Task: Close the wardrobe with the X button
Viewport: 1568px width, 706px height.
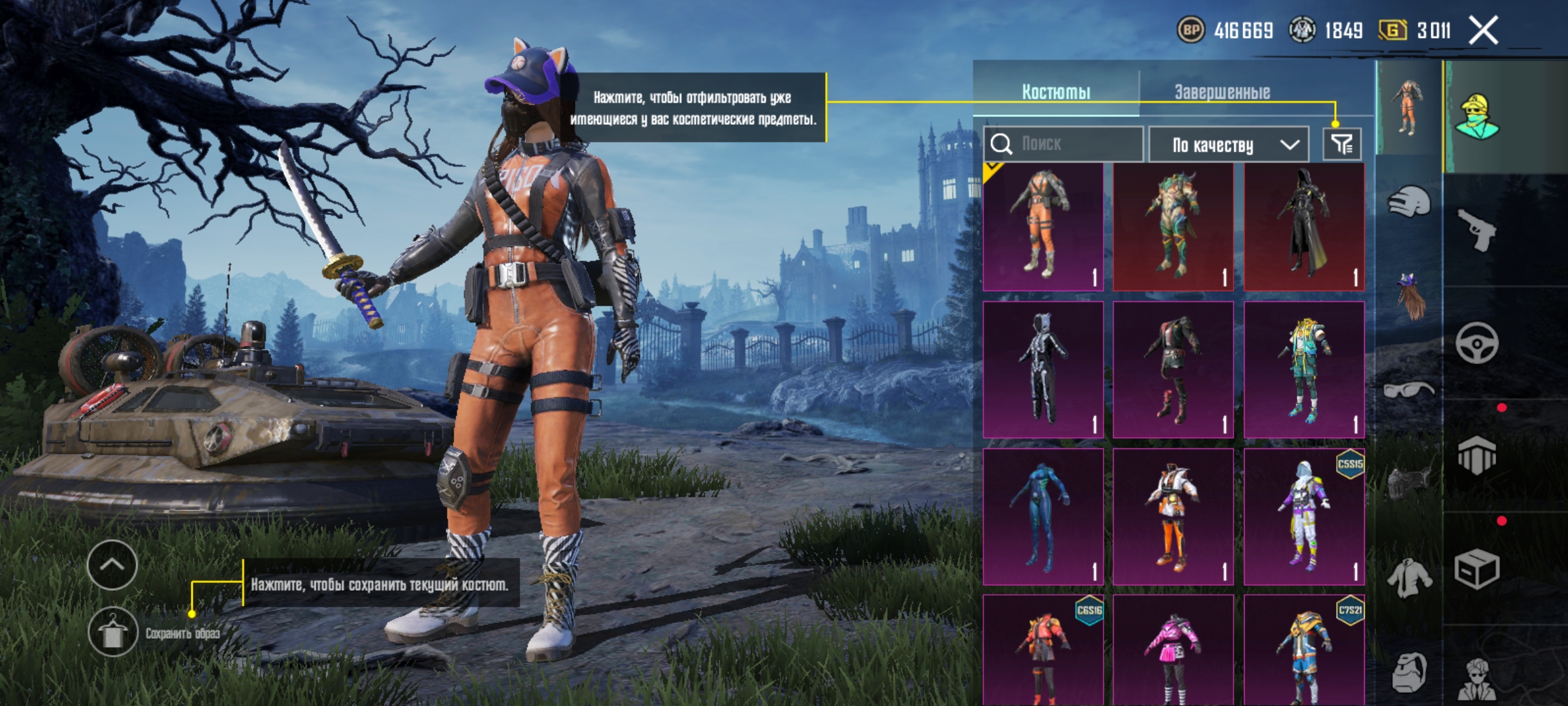Action: coord(1483,30)
